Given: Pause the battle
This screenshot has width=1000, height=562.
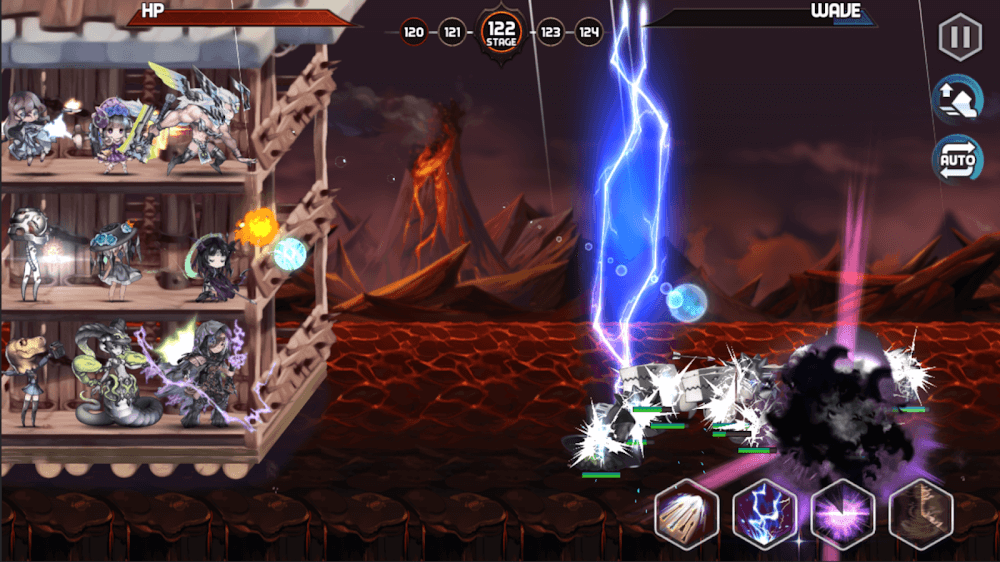Looking at the screenshot, I should click(x=958, y=38).
